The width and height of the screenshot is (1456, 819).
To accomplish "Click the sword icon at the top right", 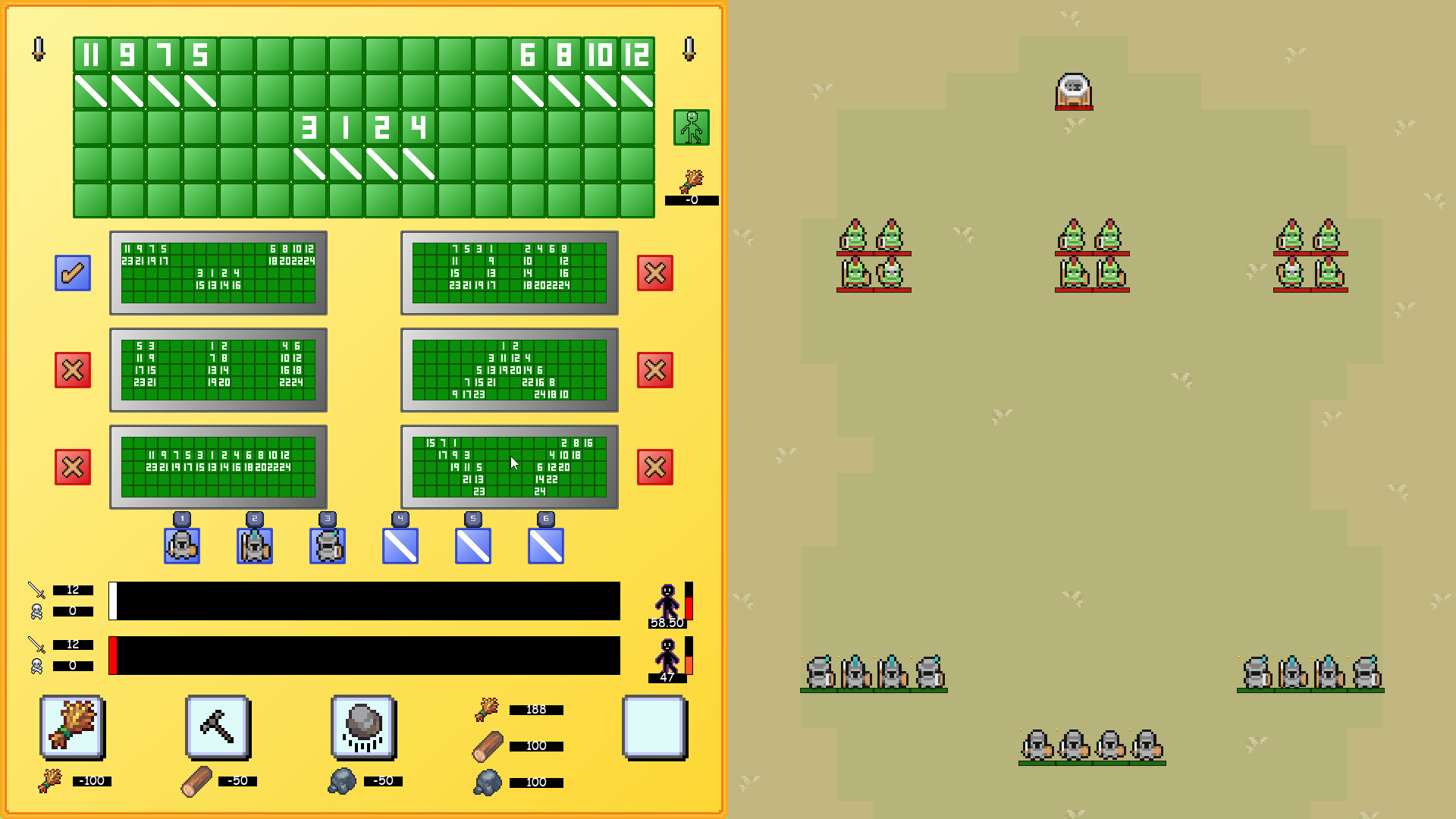I will click(x=689, y=51).
